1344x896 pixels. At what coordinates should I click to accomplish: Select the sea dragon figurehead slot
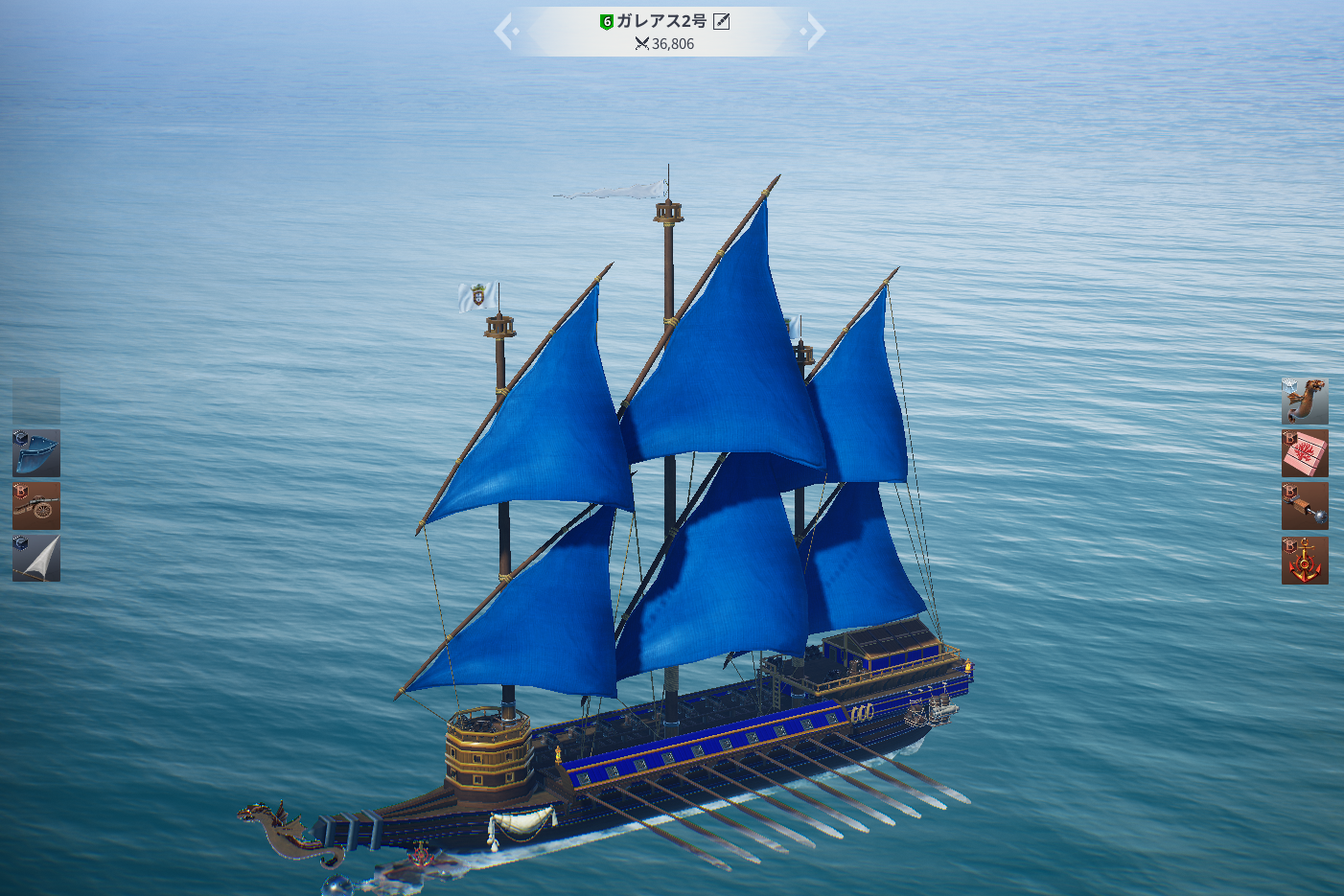pyautogui.click(x=1305, y=401)
